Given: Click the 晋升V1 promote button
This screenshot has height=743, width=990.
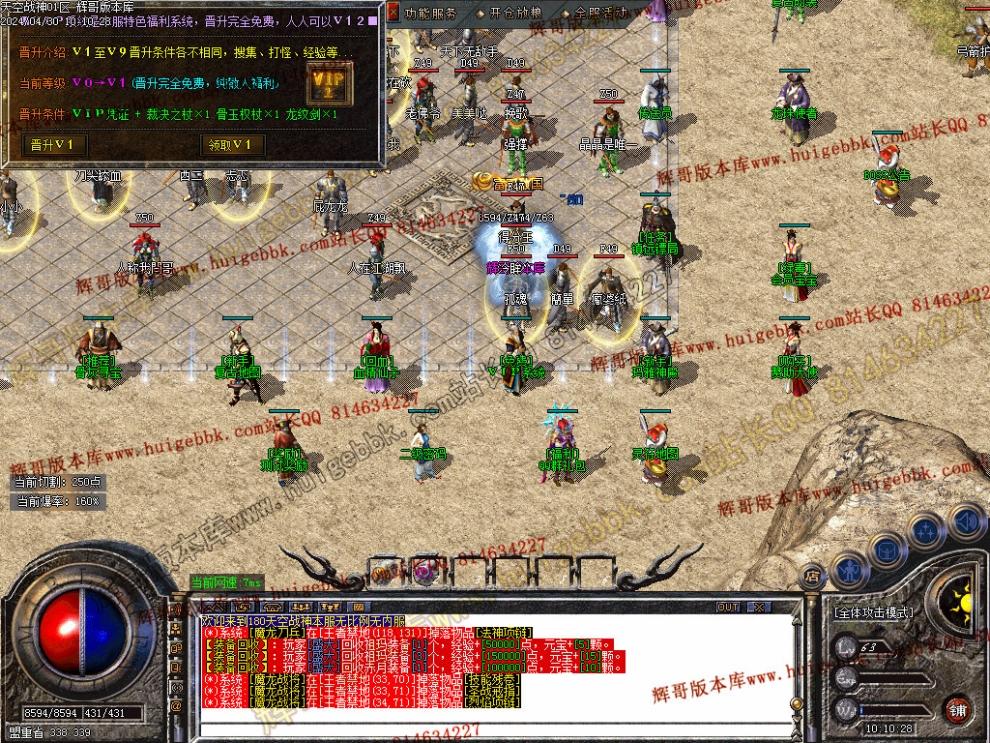Looking at the screenshot, I should coord(53,145).
